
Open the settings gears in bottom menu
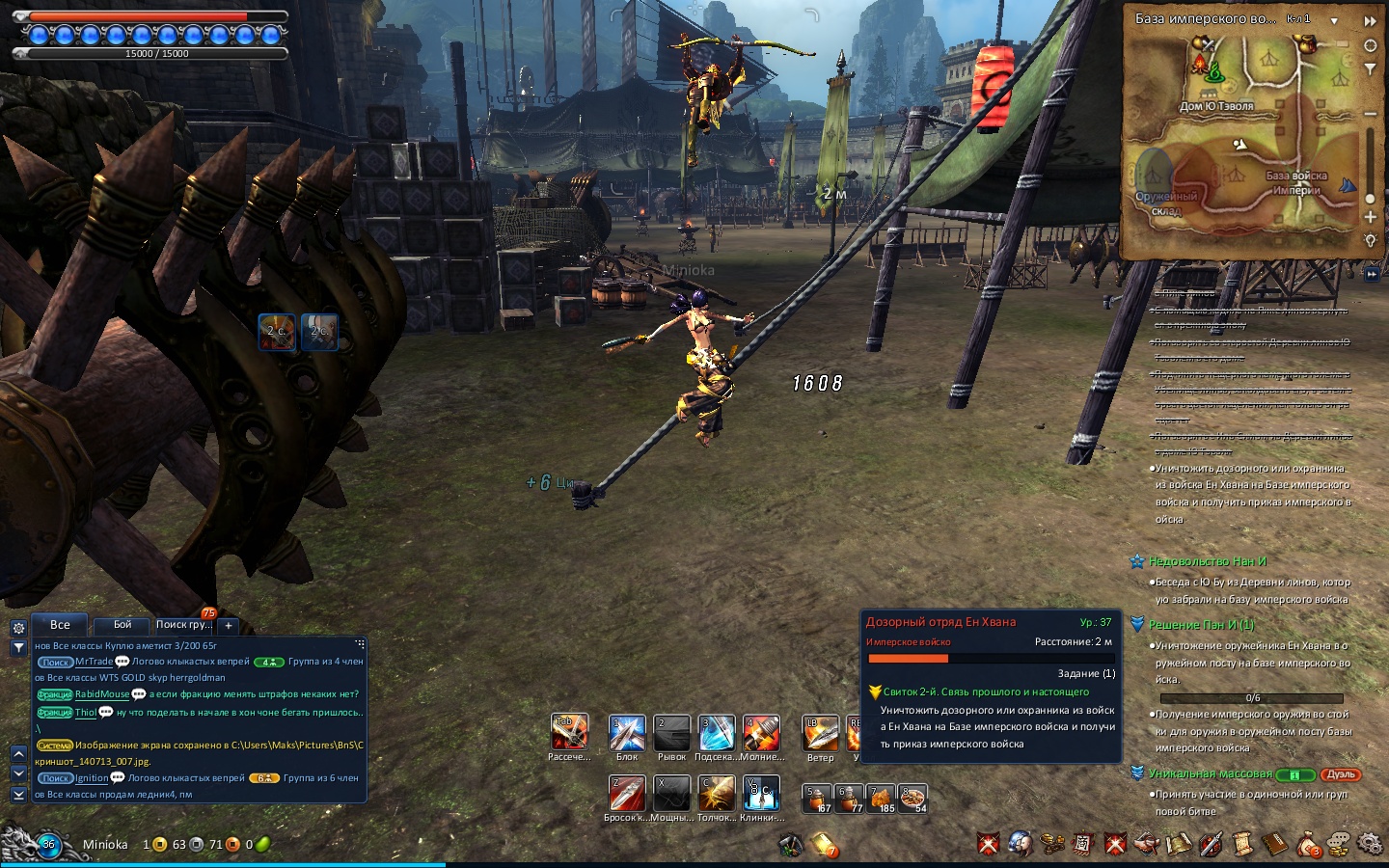pyautogui.click(x=1370, y=844)
